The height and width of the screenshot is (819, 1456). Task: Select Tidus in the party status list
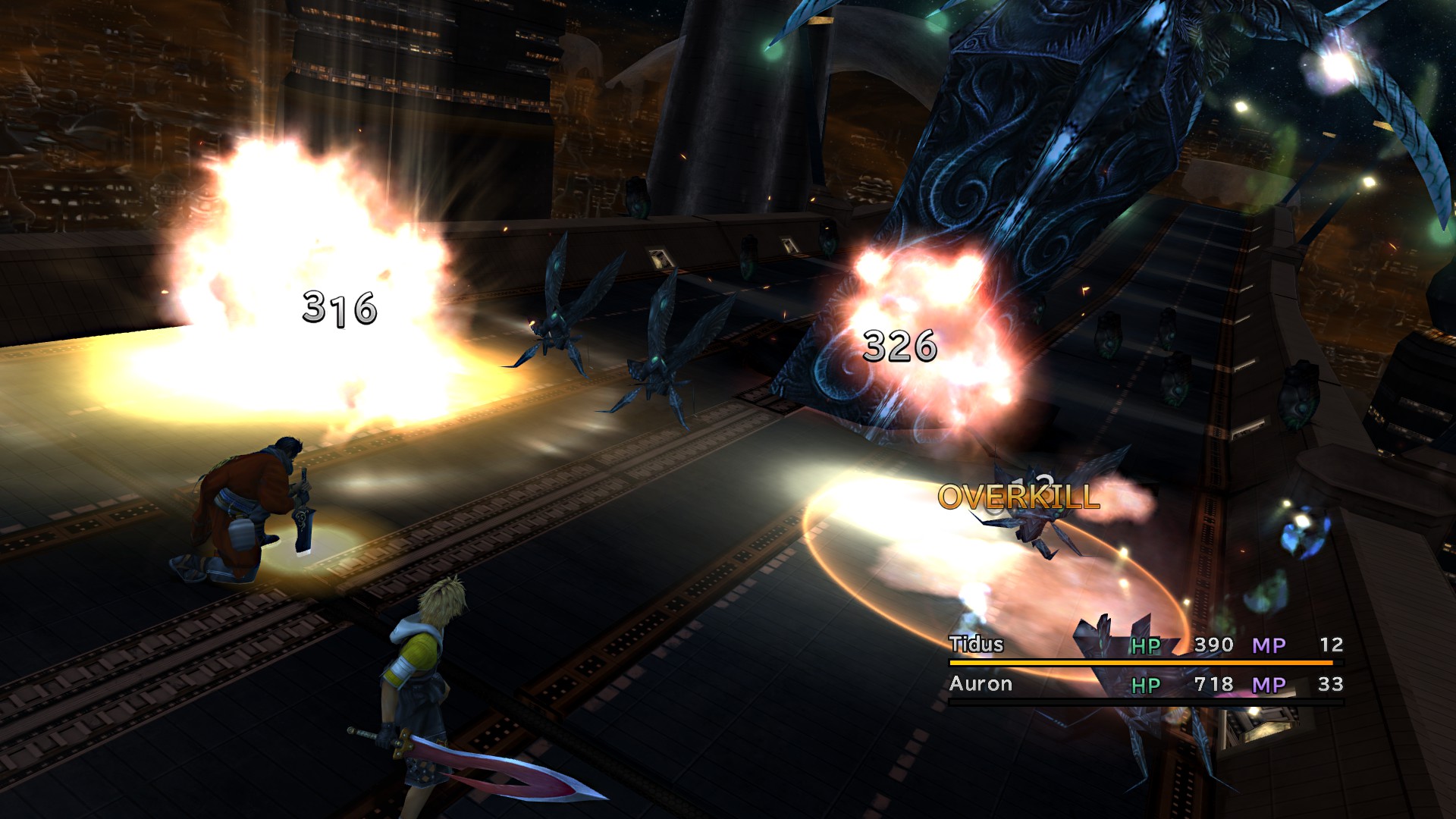pos(976,645)
